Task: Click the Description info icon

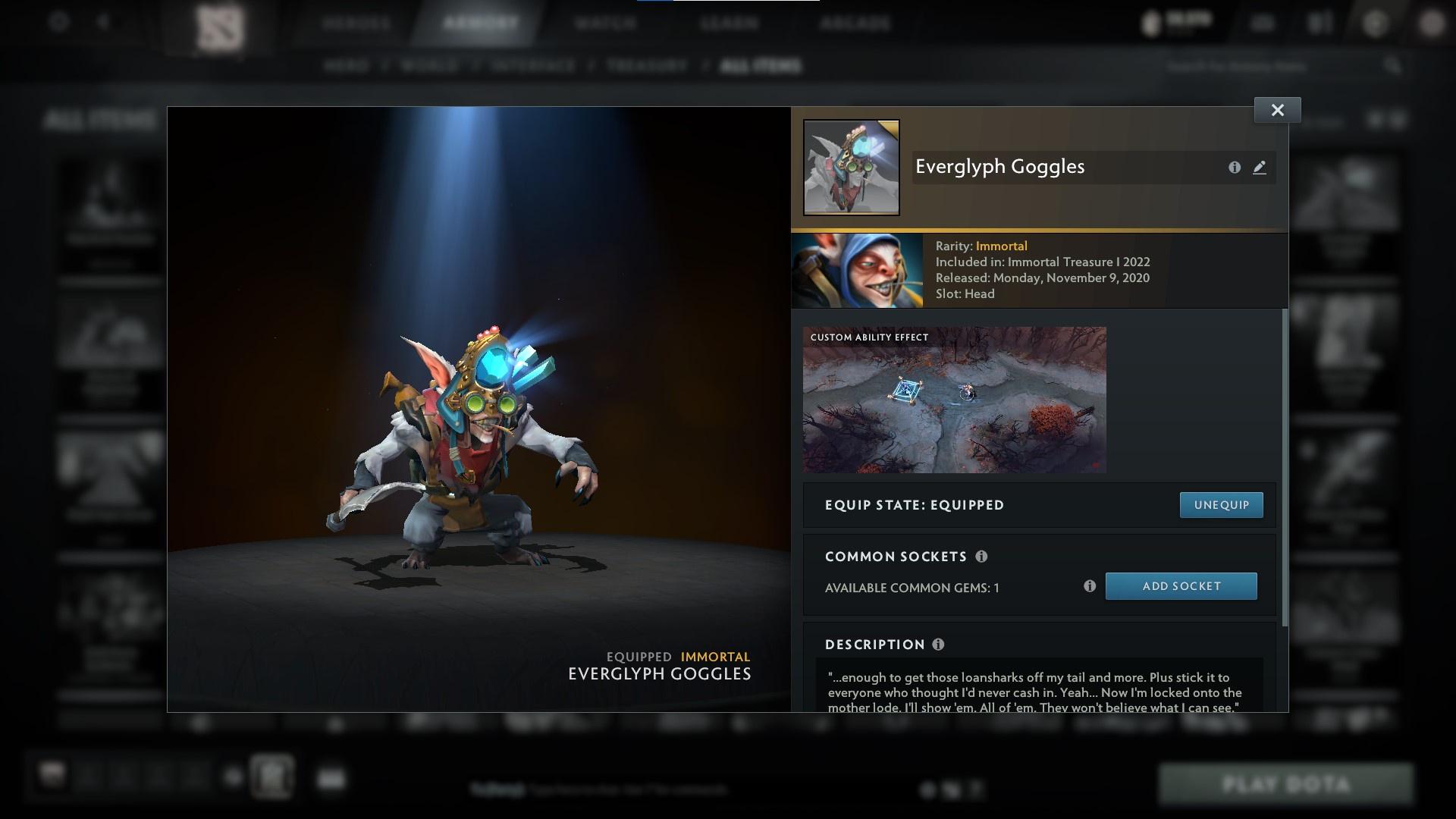Action: pos(937,645)
